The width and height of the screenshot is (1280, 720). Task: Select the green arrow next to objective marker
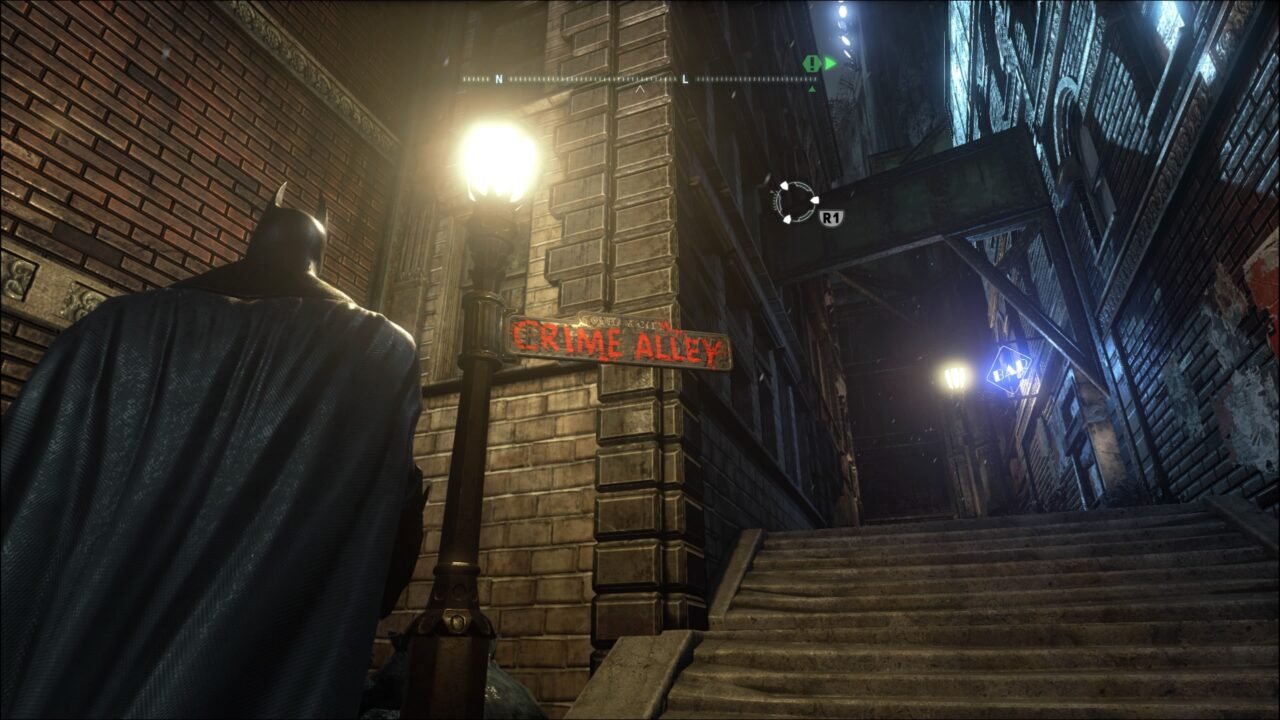point(830,62)
